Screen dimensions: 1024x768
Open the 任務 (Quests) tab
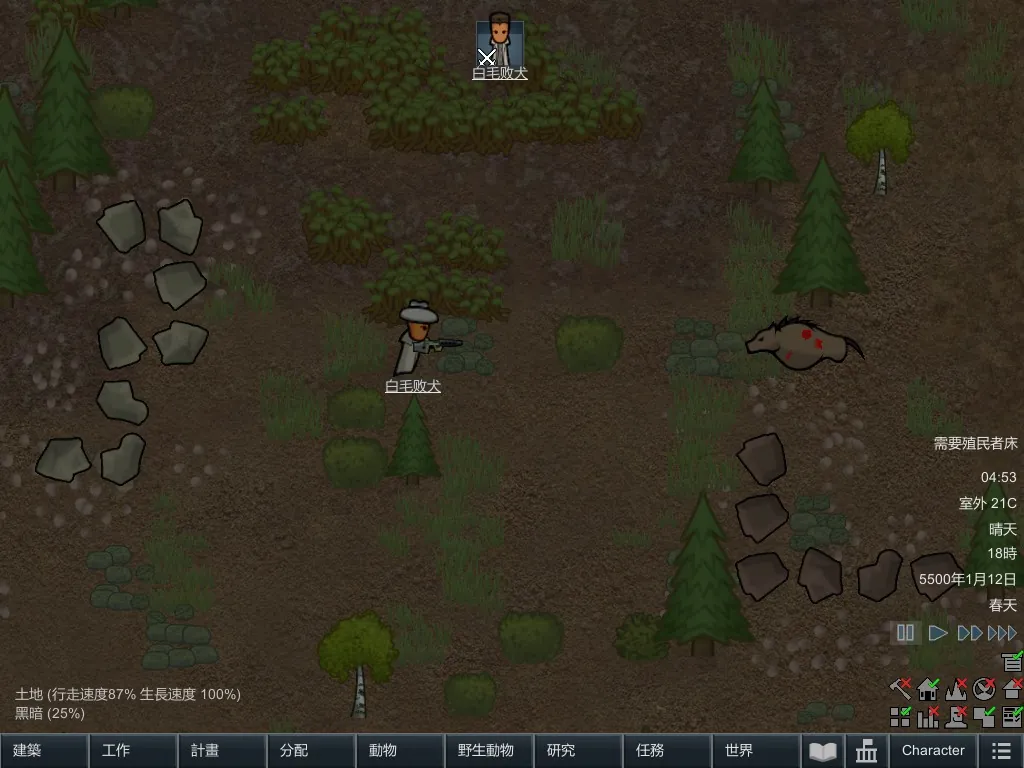(667, 750)
